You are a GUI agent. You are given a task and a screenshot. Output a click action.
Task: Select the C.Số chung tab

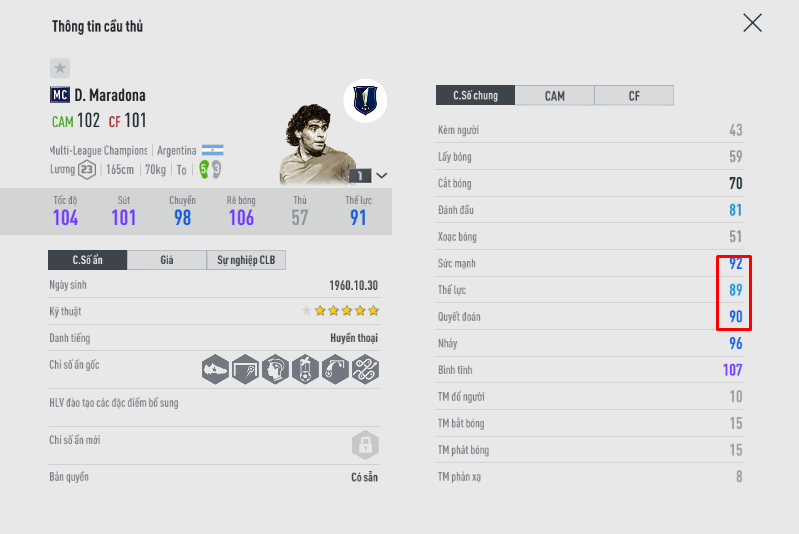[475, 96]
